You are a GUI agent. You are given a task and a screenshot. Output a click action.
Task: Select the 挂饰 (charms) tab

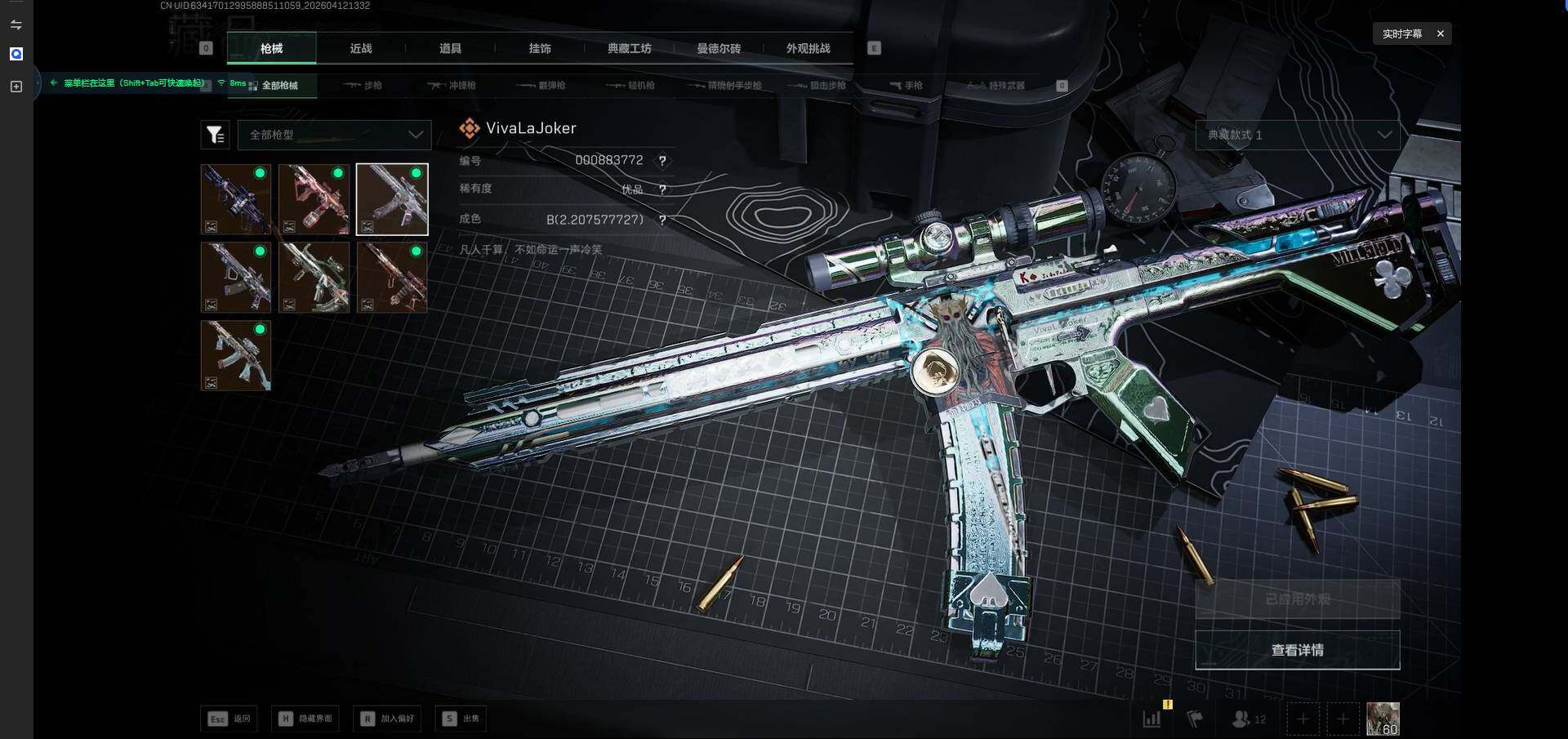click(540, 49)
